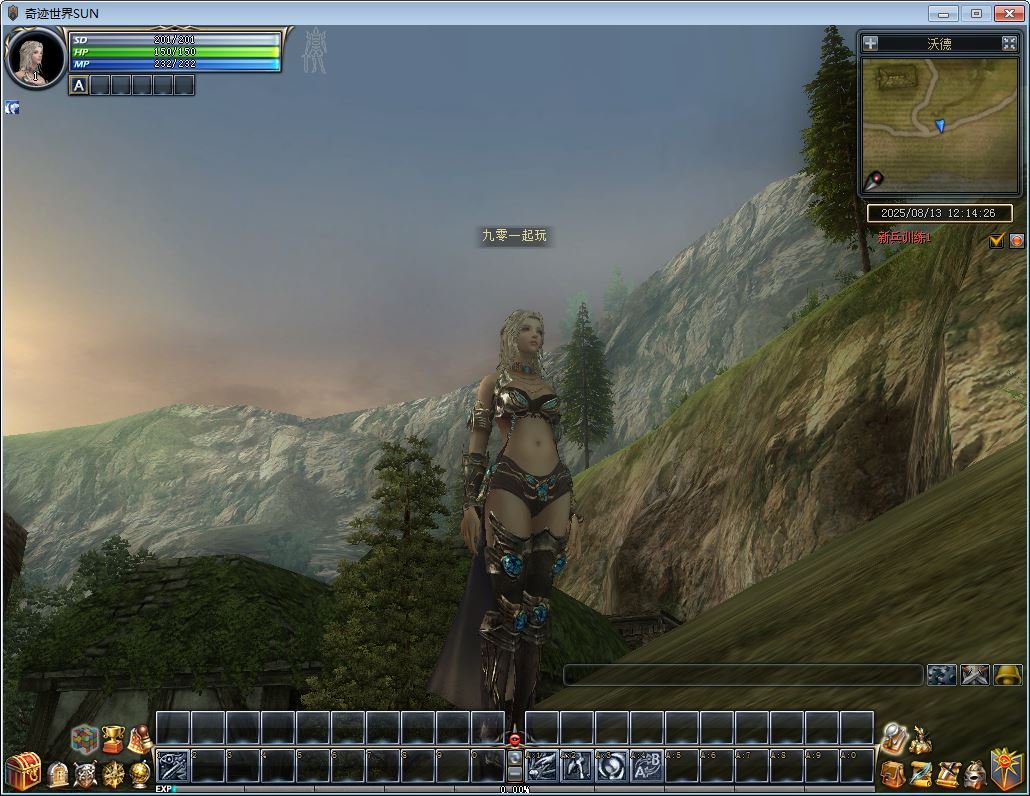
Task: Click the skull and crossed swords icon
Action: [85, 774]
